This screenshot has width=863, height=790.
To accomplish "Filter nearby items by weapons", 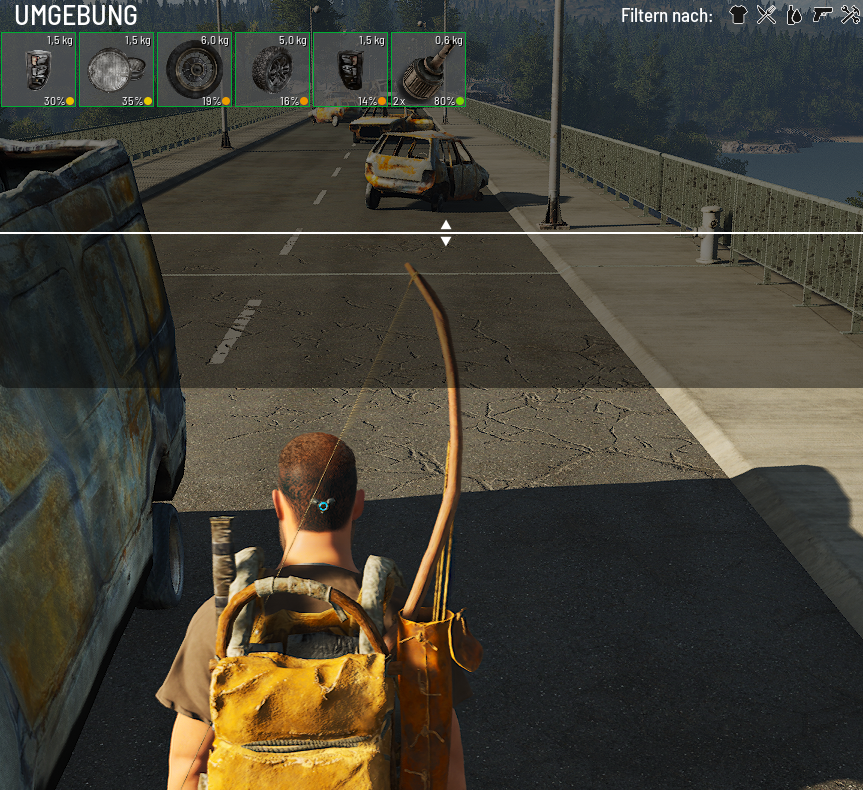I will (822, 15).
